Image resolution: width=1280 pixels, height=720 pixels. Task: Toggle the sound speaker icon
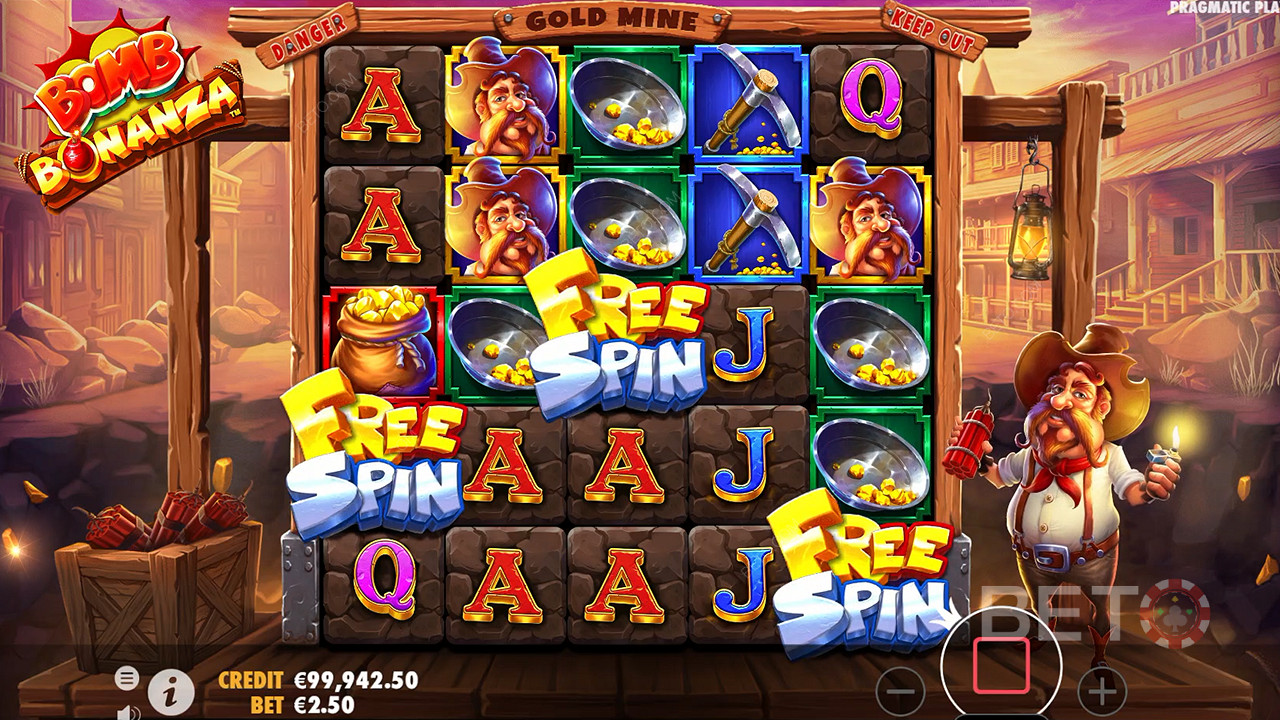pos(127,712)
